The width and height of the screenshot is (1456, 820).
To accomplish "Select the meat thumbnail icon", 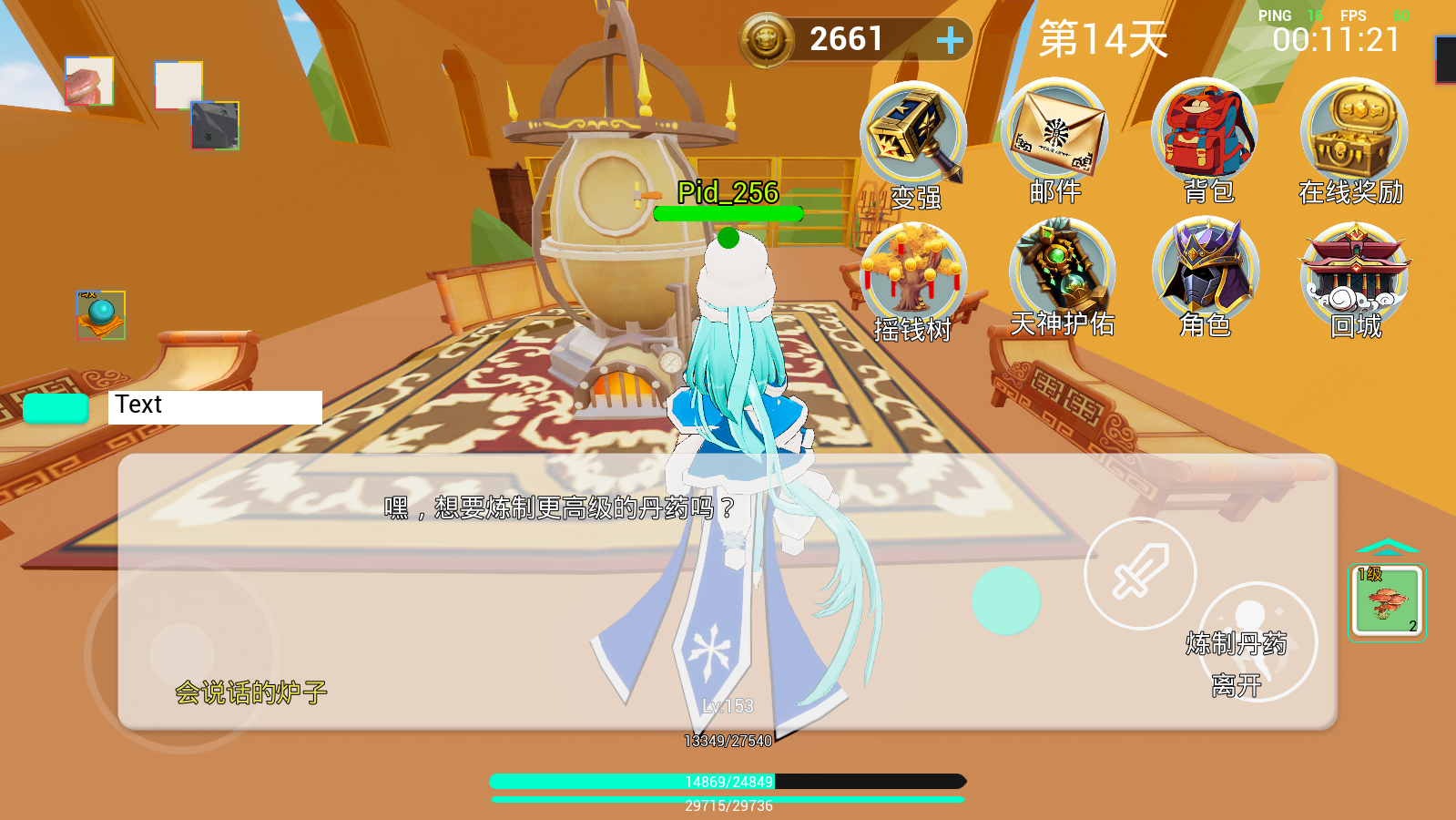I will 89,81.
